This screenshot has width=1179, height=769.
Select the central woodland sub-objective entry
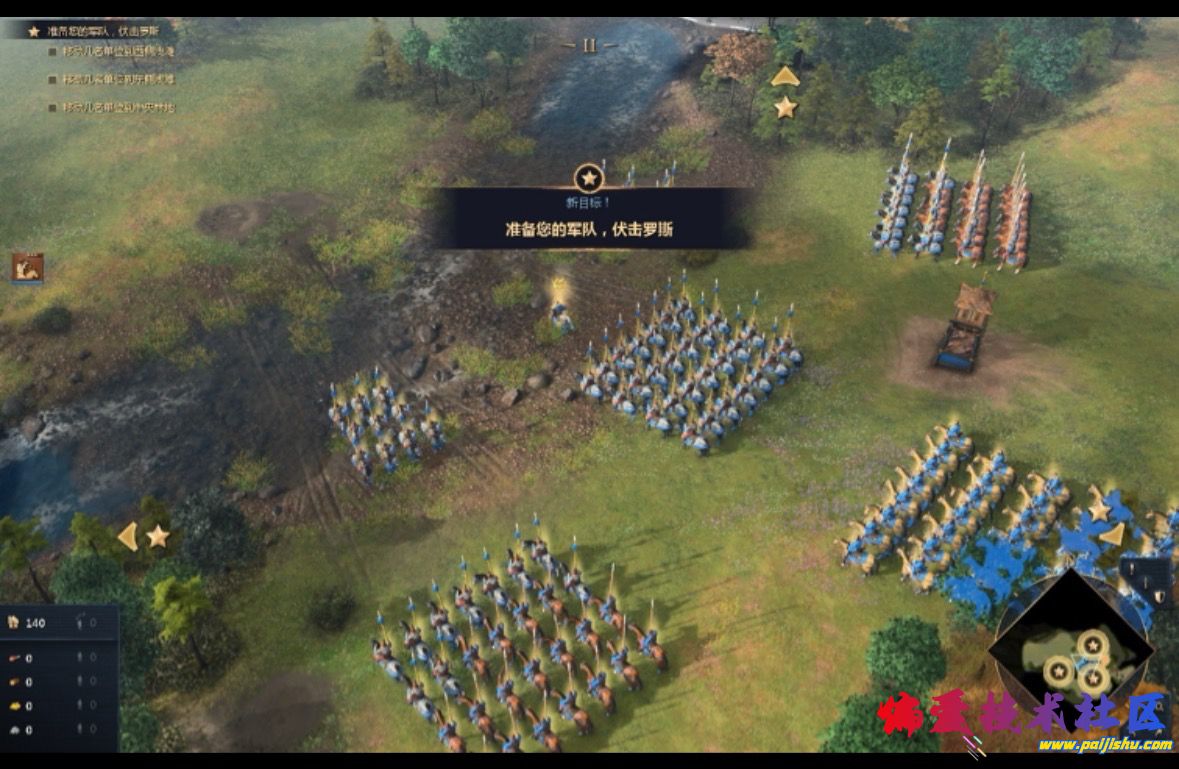(x=118, y=107)
